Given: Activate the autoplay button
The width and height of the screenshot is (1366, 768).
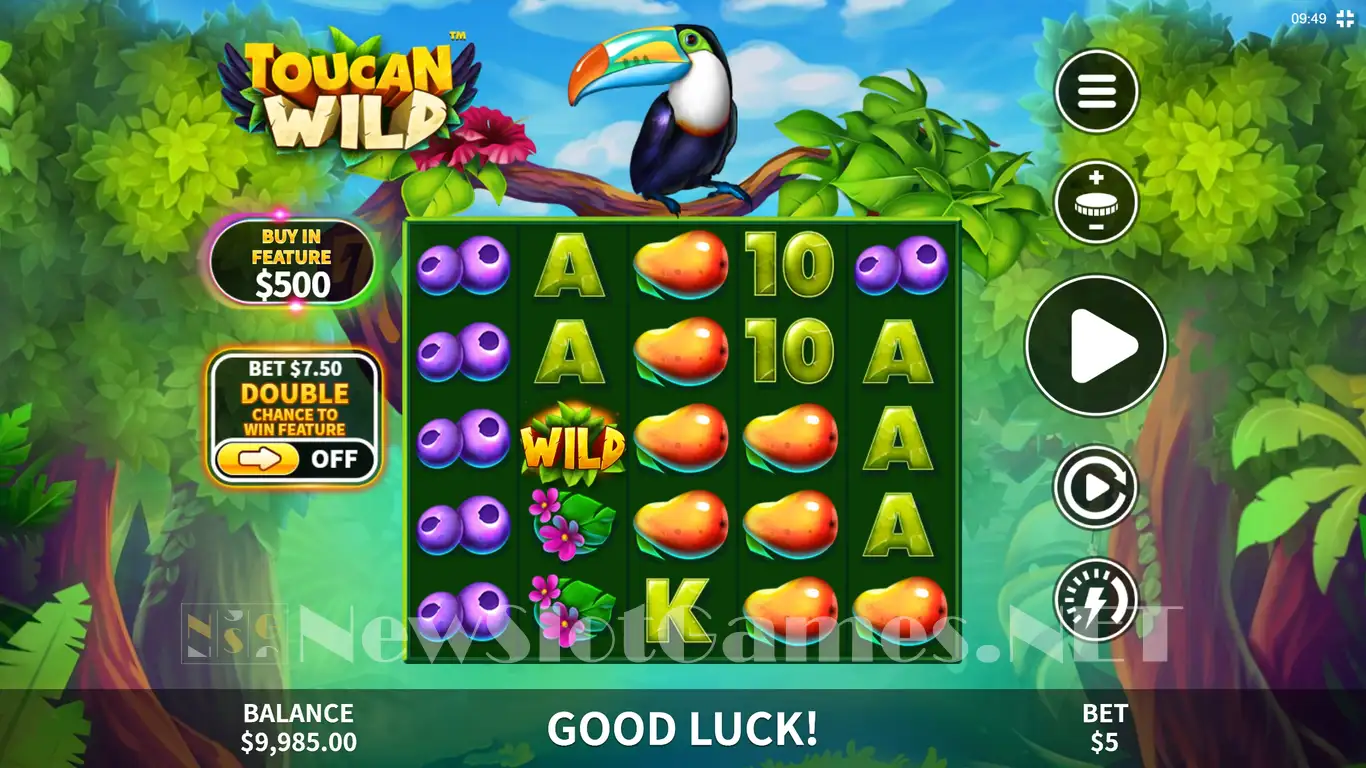Looking at the screenshot, I should tap(1096, 487).
